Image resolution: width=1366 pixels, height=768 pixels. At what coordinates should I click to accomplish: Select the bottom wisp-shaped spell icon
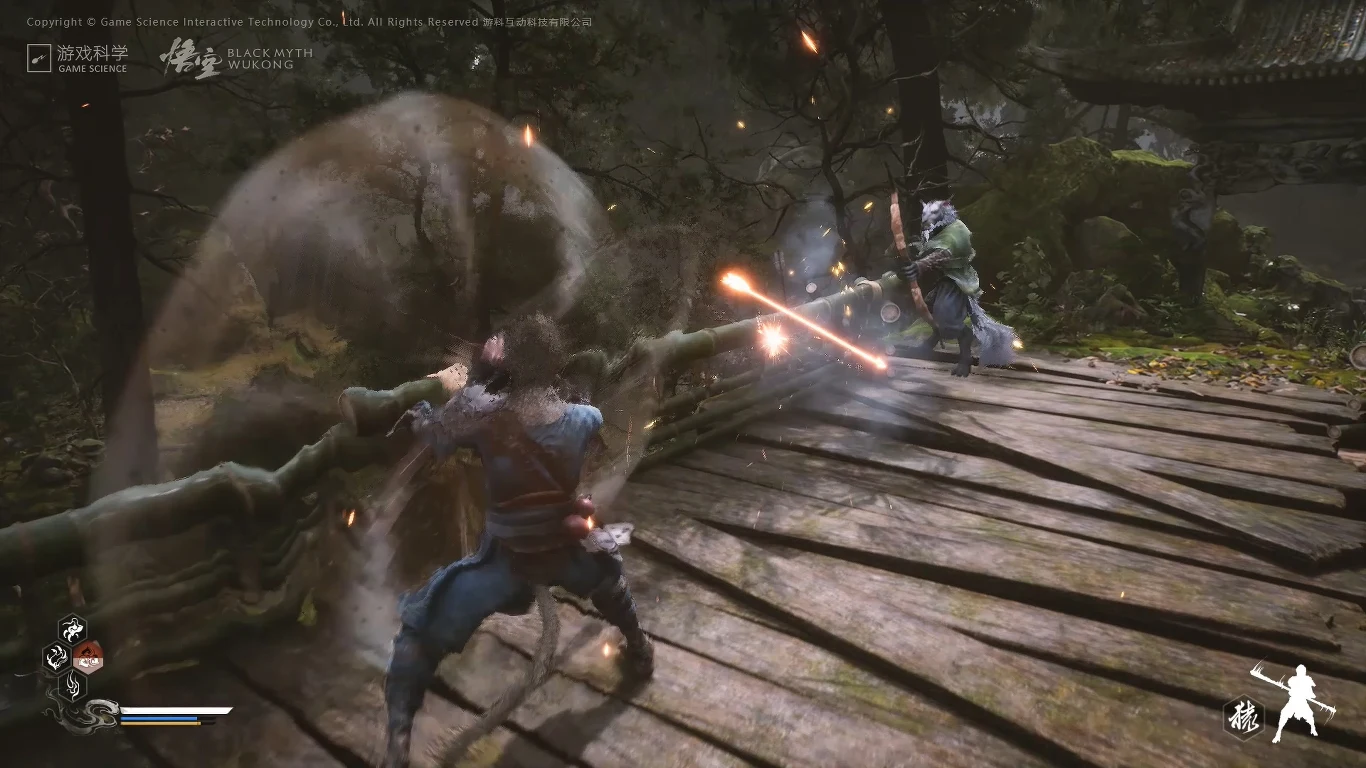click(x=73, y=686)
